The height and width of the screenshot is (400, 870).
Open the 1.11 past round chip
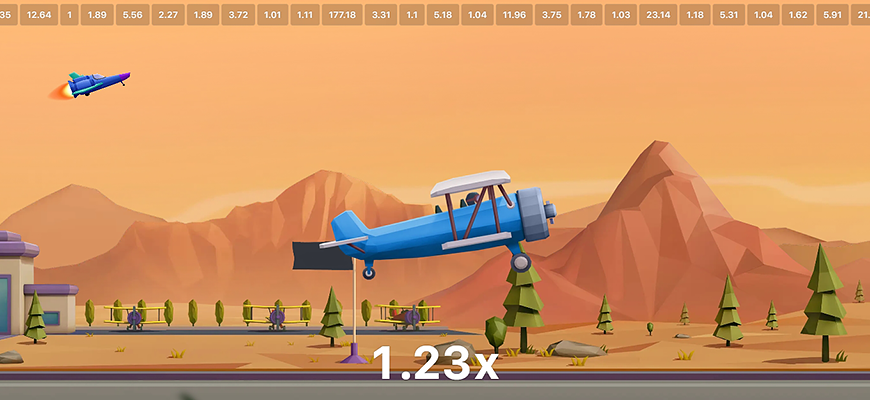[305, 16]
